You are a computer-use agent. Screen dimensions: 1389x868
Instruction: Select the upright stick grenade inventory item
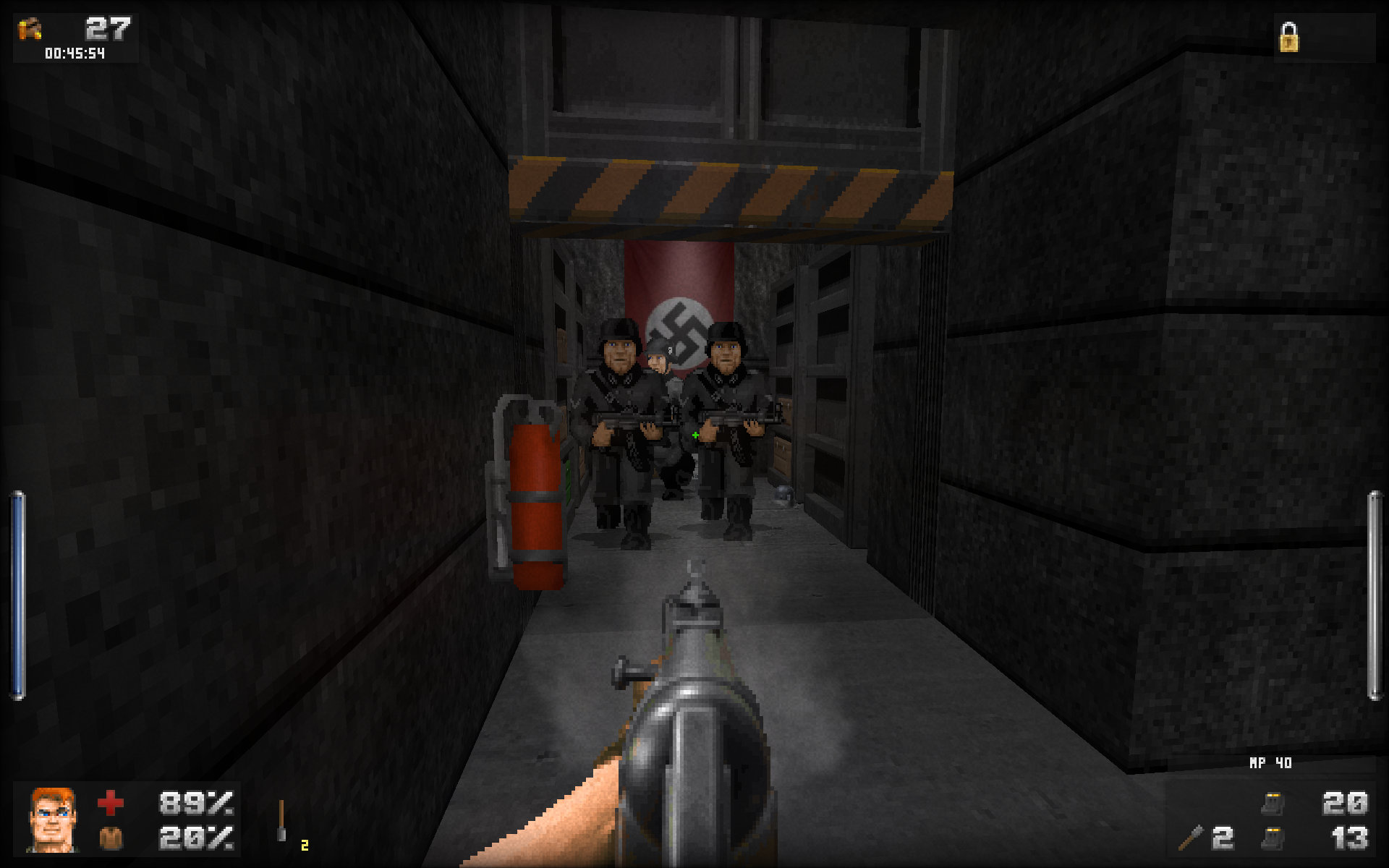(281, 821)
